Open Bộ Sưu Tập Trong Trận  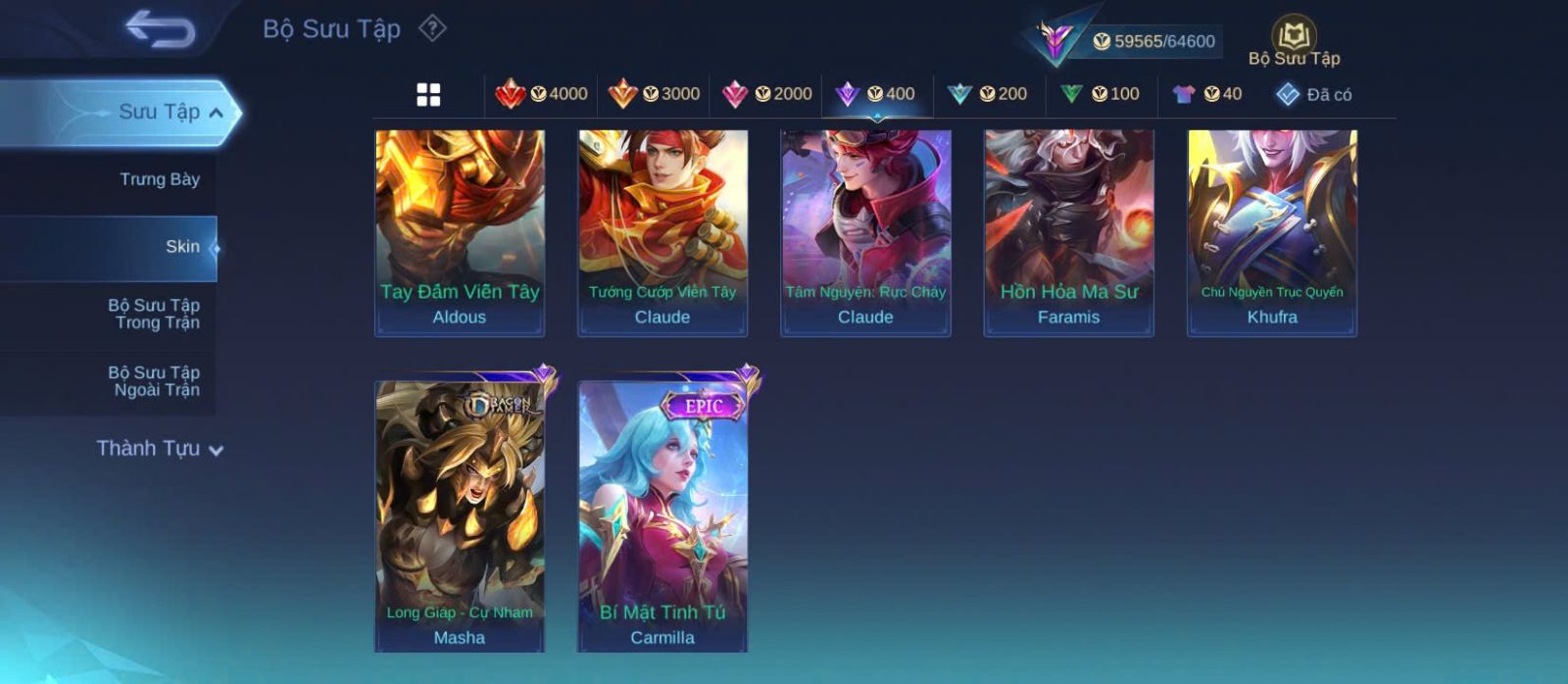coord(154,314)
